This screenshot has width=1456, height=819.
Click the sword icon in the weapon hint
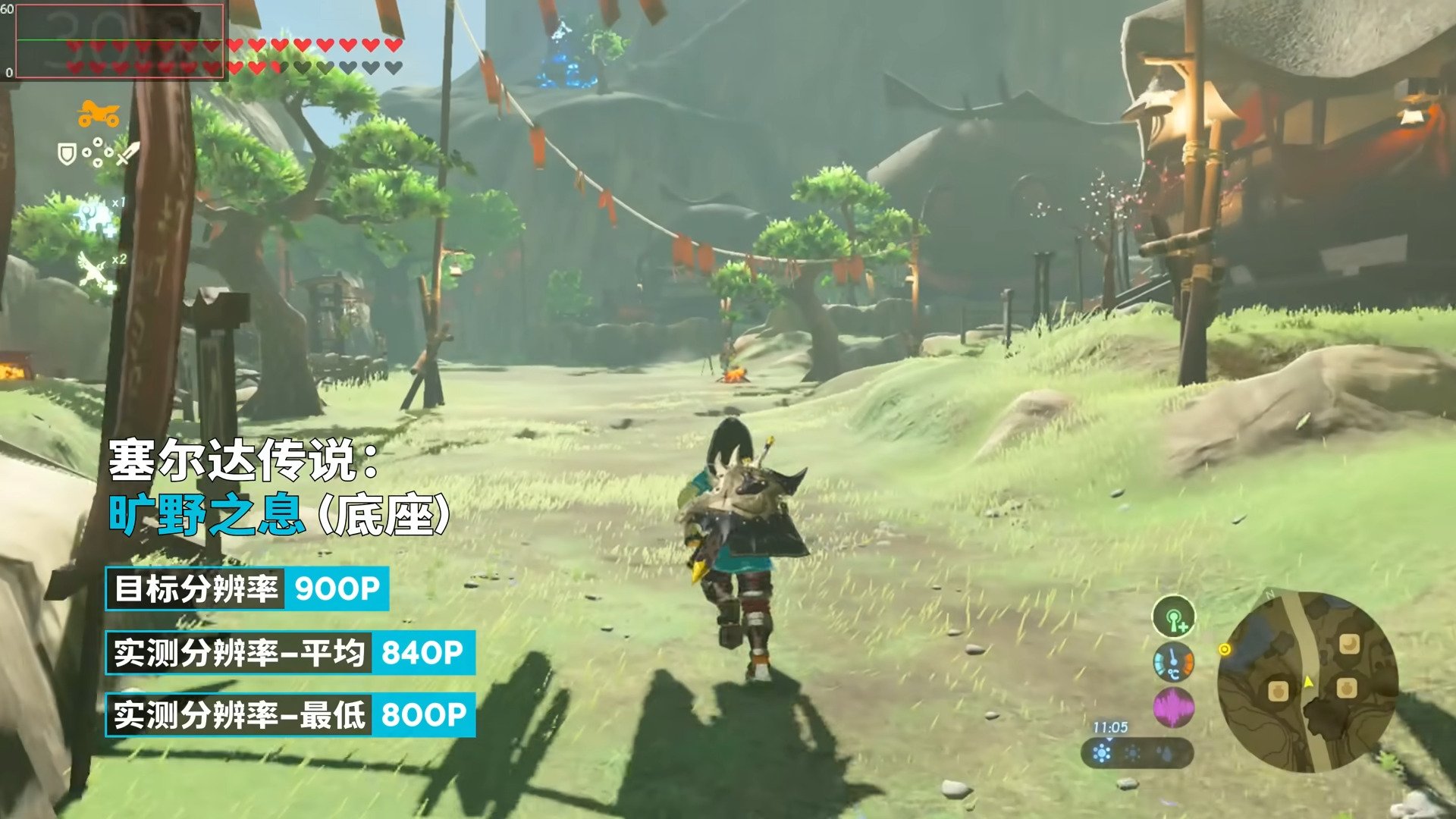click(x=127, y=155)
